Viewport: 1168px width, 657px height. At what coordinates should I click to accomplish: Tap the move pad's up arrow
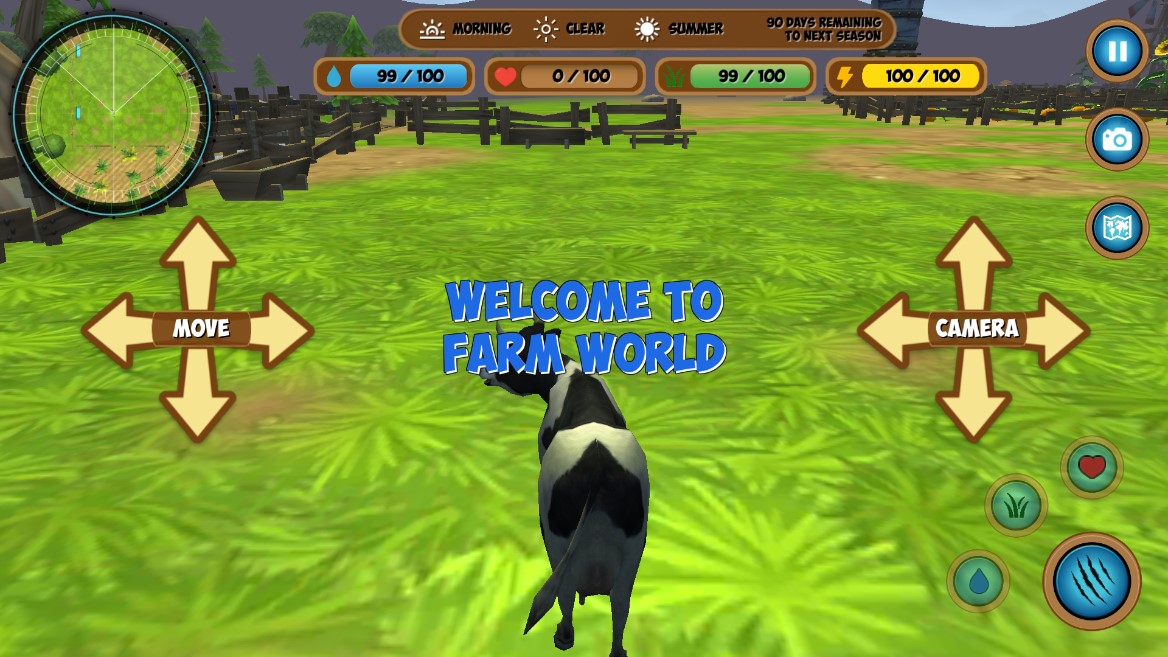198,258
